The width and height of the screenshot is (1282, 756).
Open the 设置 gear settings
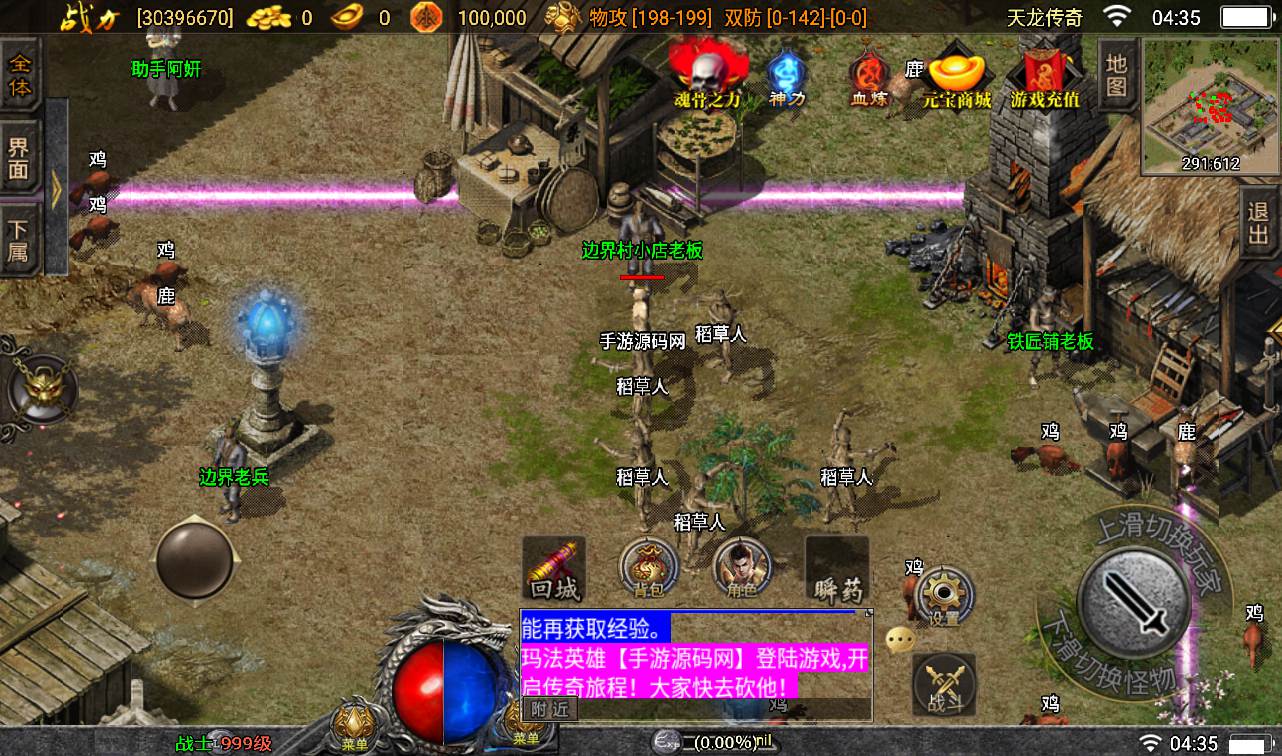pos(943,597)
